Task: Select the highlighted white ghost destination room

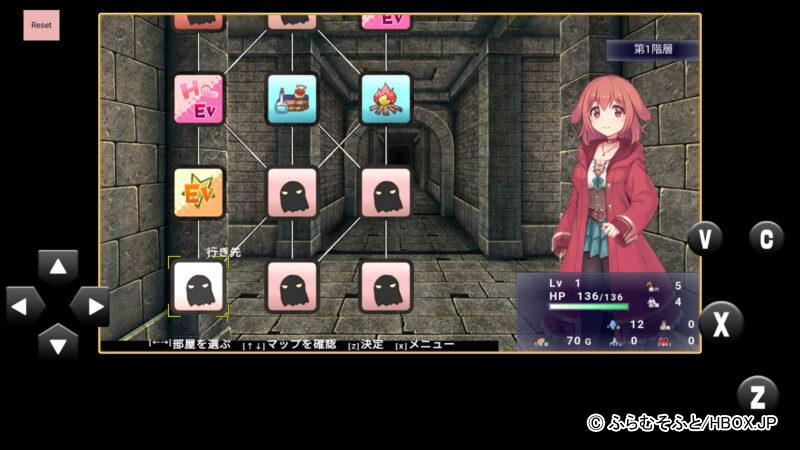Action: [198, 286]
